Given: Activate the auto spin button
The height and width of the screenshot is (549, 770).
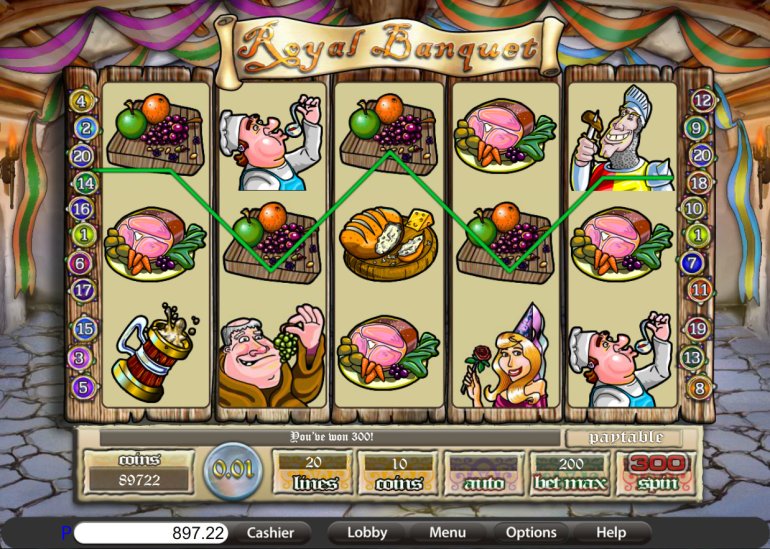Looking at the screenshot, I should pyautogui.click(x=484, y=472).
